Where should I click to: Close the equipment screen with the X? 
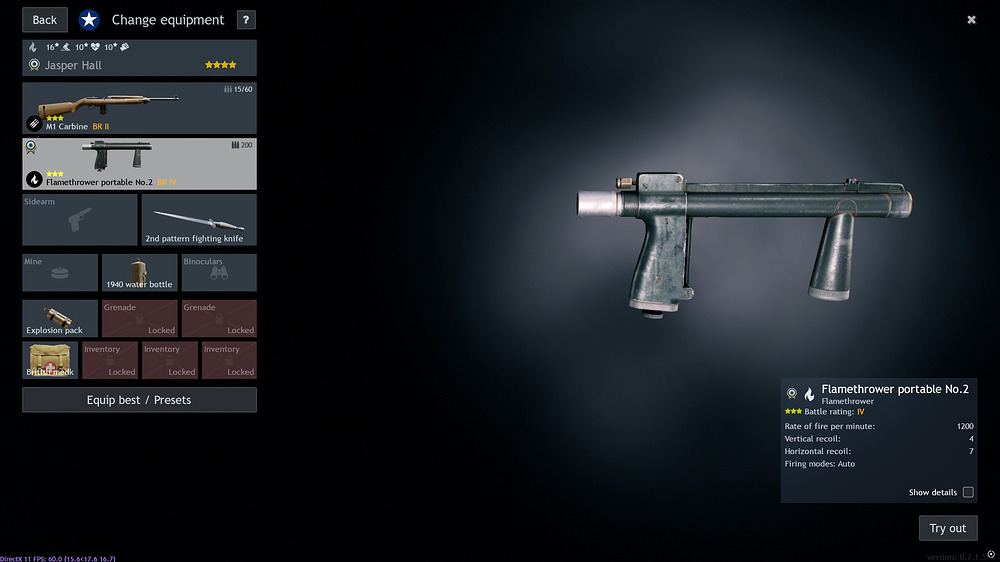(x=971, y=20)
